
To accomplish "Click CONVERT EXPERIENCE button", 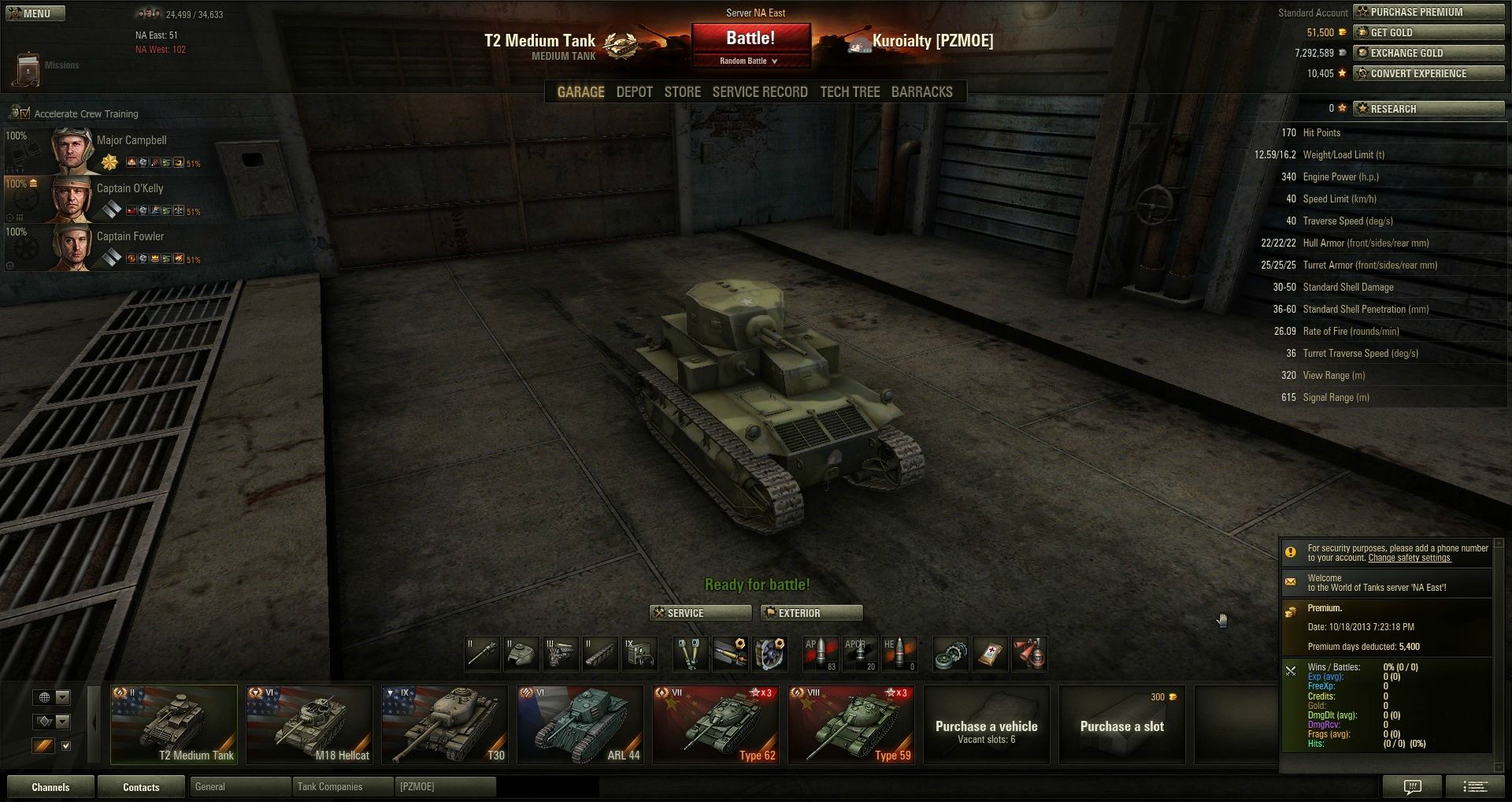I will (1428, 73).
